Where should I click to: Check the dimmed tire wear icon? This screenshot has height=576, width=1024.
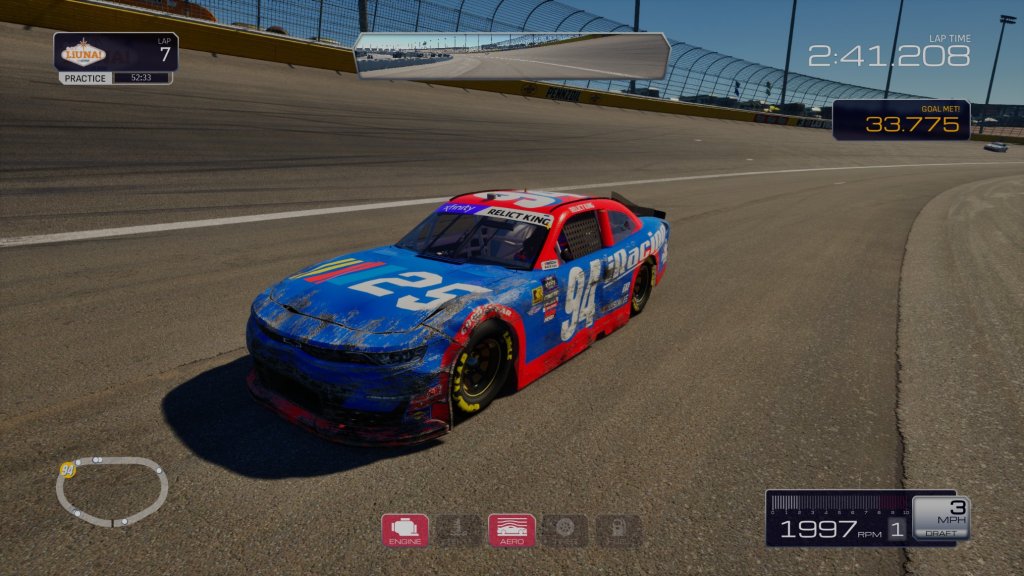tap(565, 530)
